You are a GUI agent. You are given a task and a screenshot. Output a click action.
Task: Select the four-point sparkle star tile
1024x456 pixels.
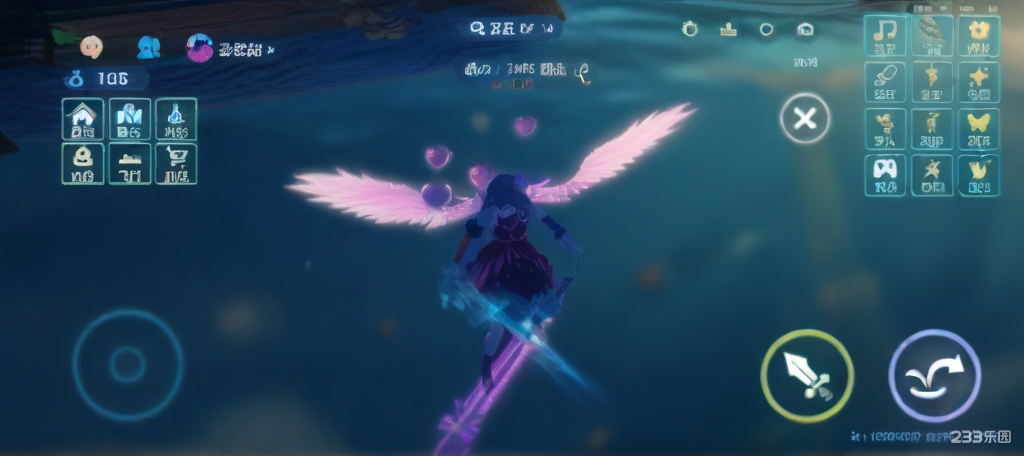click(x=977, y=82)
